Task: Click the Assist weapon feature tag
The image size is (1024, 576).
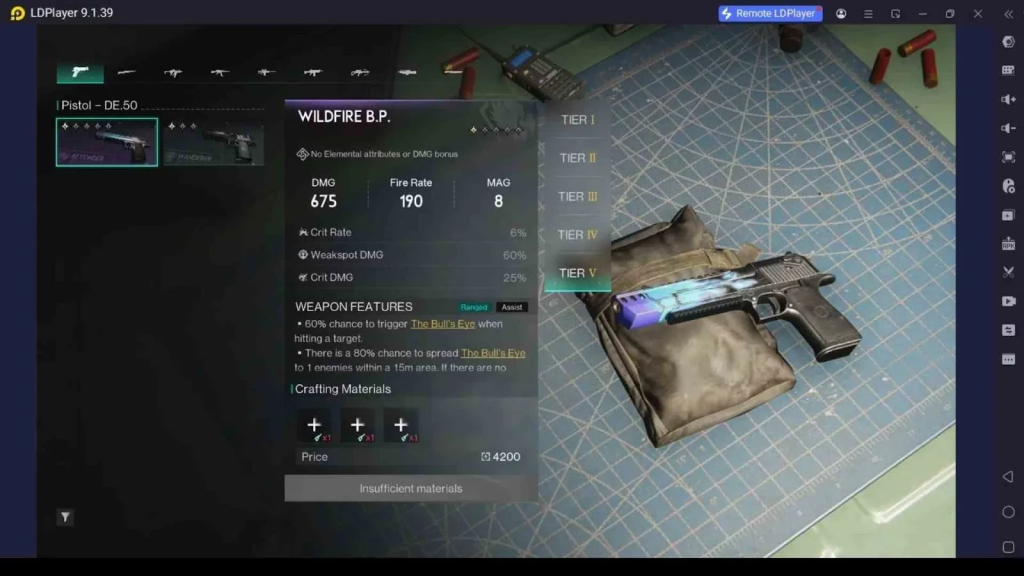Action: point(512,307)
